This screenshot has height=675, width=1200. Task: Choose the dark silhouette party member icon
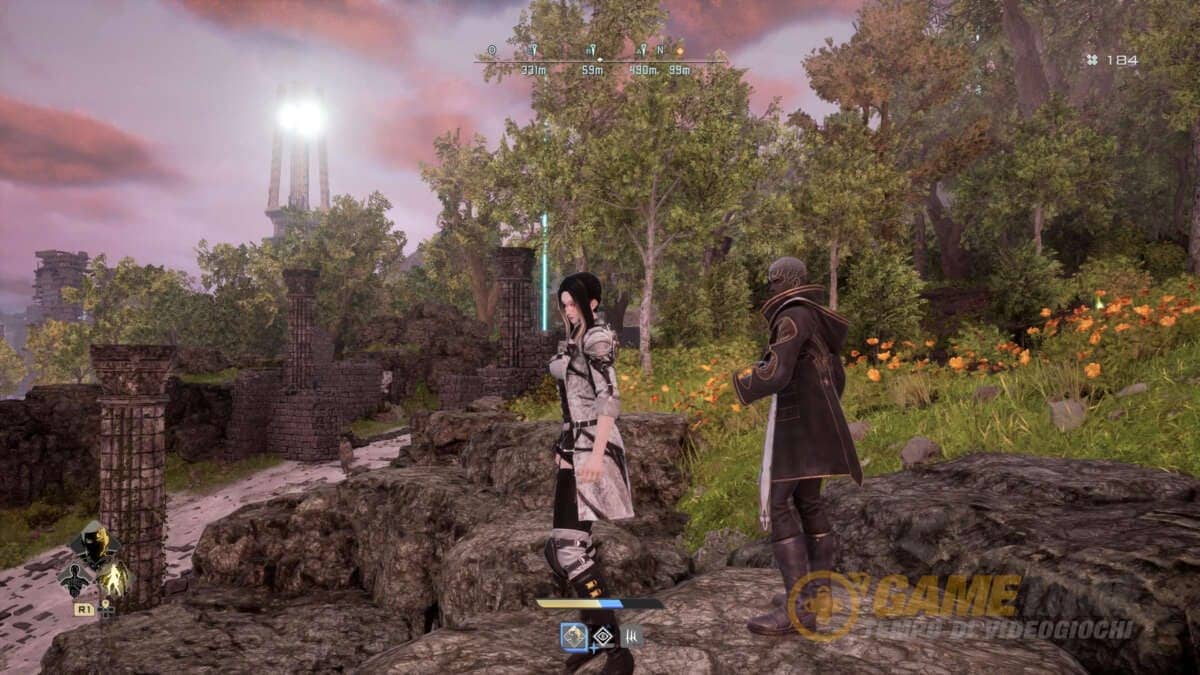point(76,578)
